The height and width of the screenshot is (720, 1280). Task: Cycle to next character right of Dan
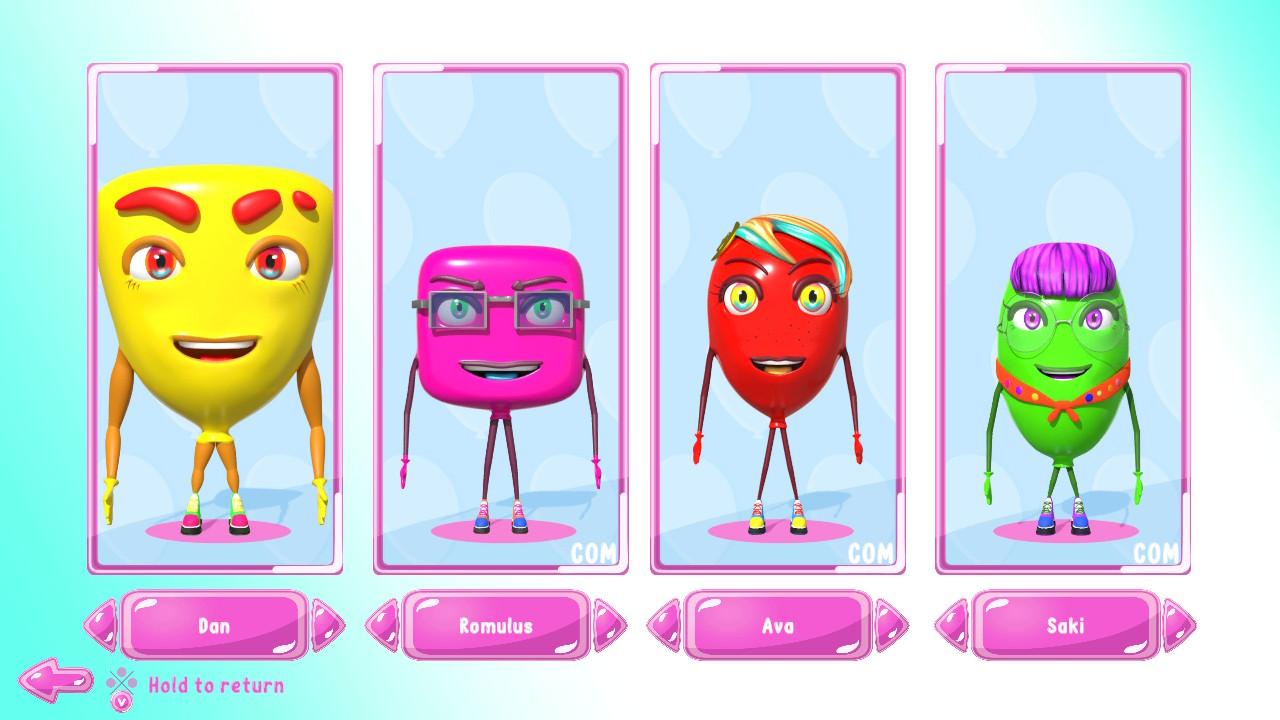click(327, 626)
